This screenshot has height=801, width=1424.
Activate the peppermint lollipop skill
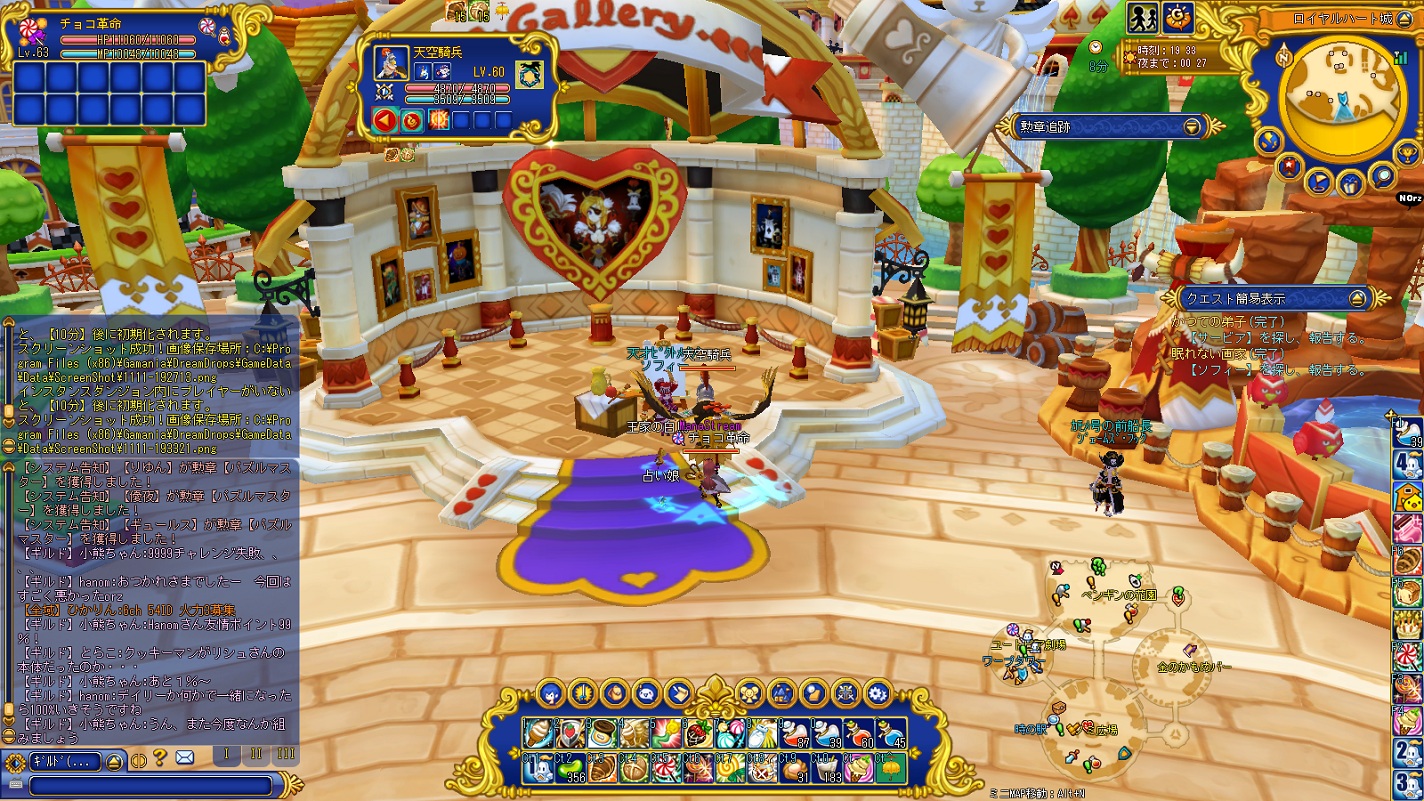[x=665, y=768]
